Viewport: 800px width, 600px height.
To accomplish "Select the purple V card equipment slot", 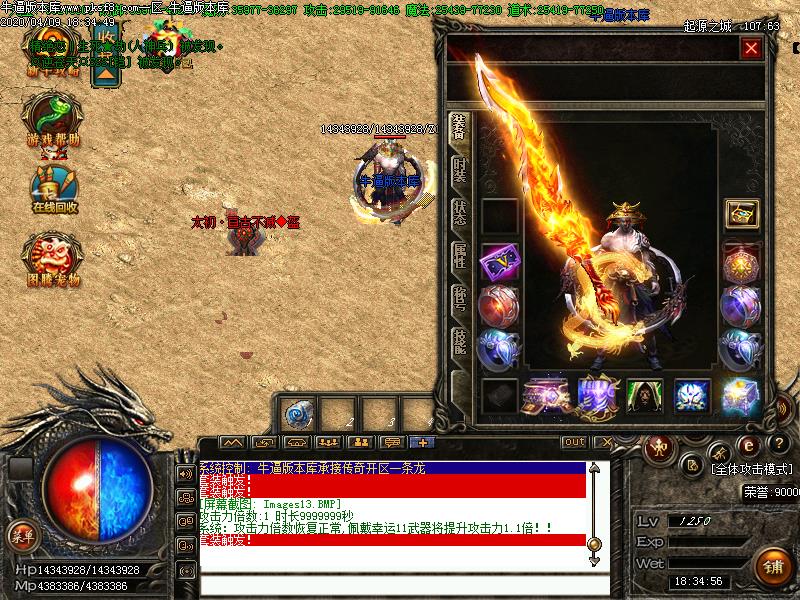I will [499, 260].
